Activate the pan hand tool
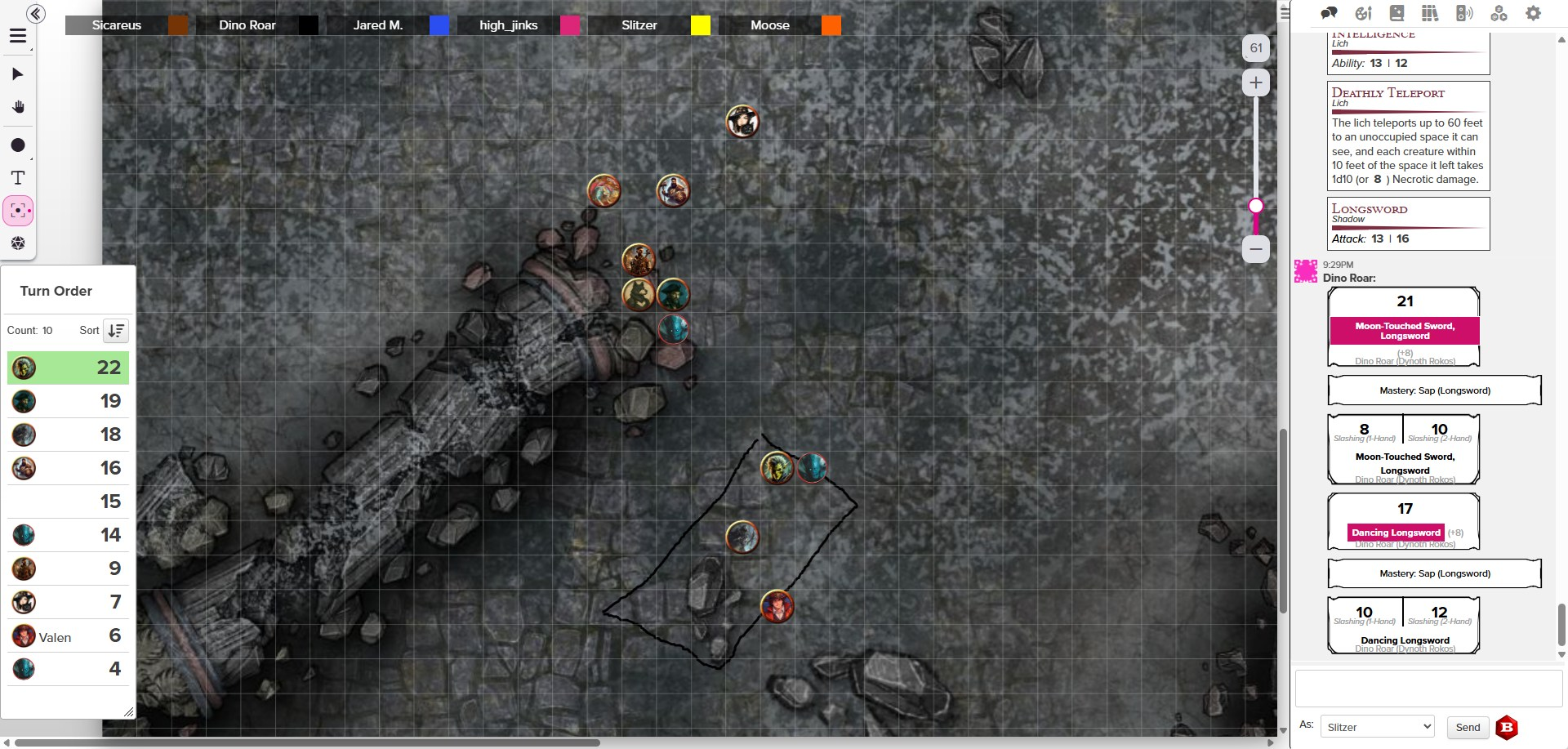 pyautogui.click(x=18, y=107)
